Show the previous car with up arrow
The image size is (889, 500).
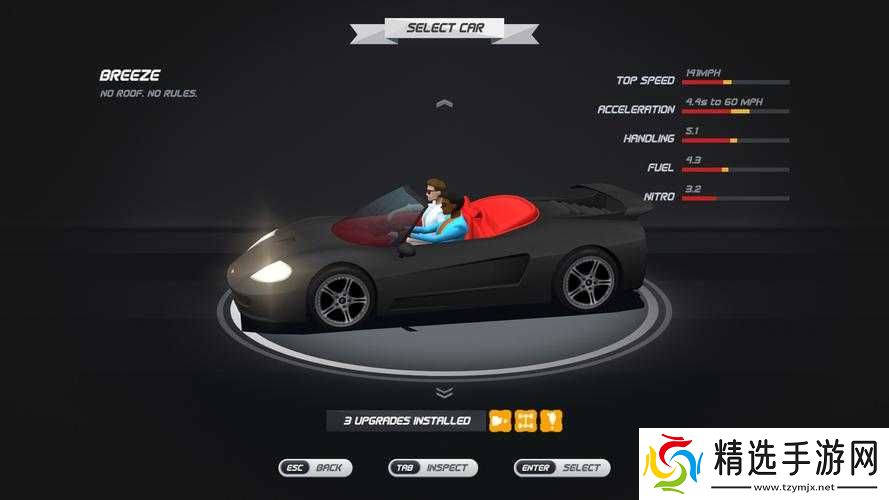[x=445, y=103]
